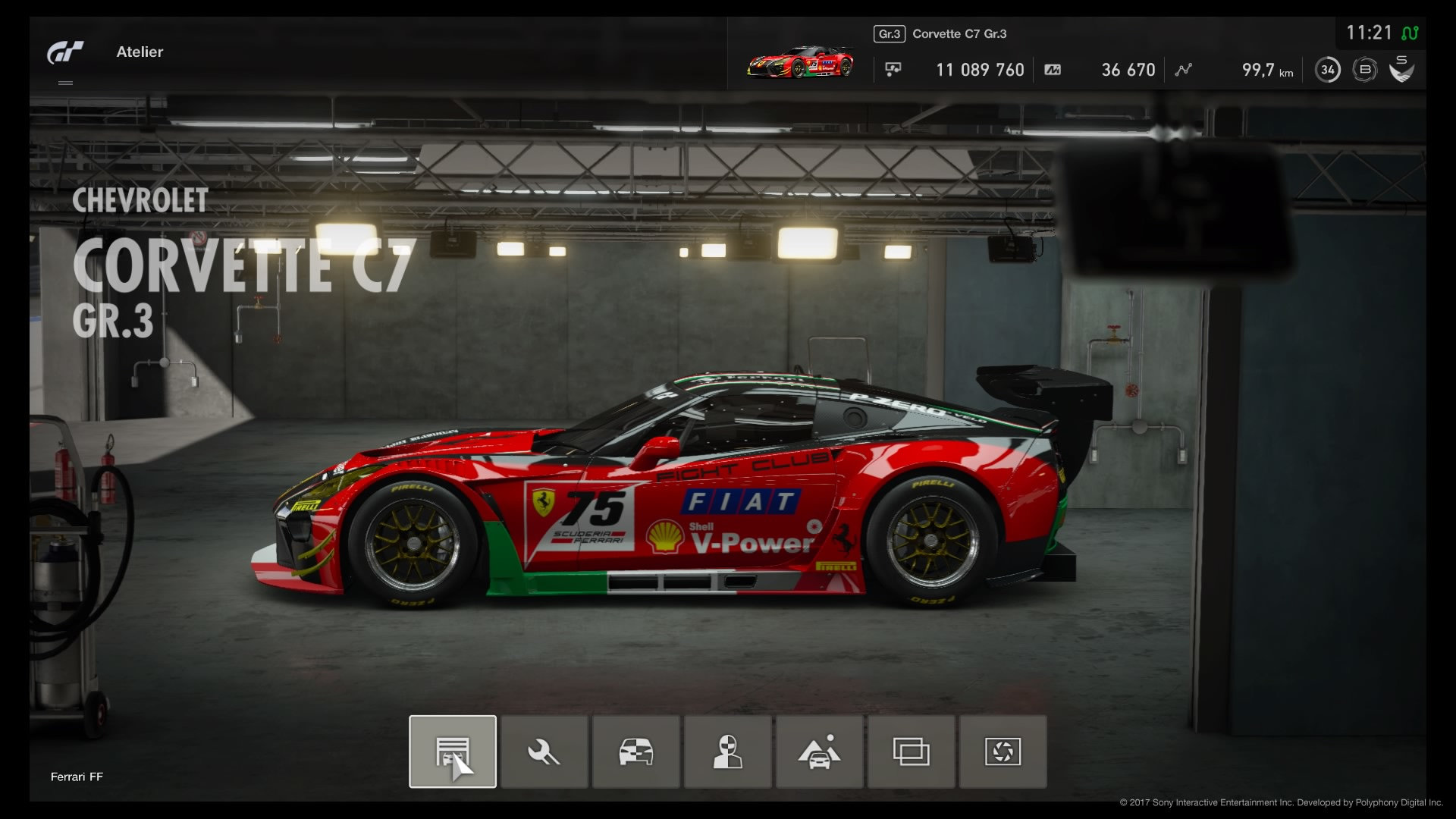Open the garage car list button
The image size is (1456, 819).
click(453, 752)
